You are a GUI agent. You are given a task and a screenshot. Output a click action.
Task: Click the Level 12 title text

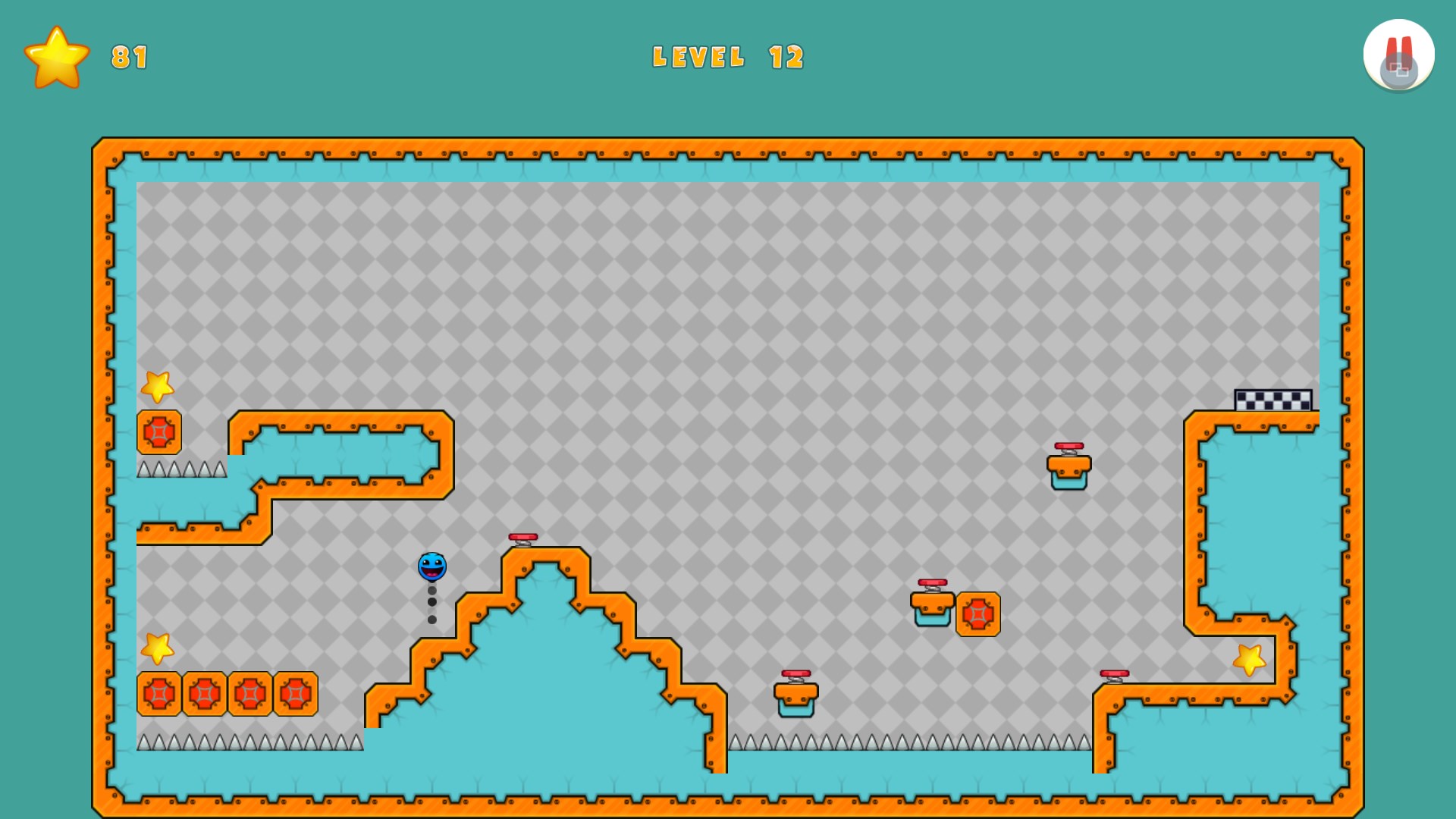pyautogui.click(x=729, y=57)
